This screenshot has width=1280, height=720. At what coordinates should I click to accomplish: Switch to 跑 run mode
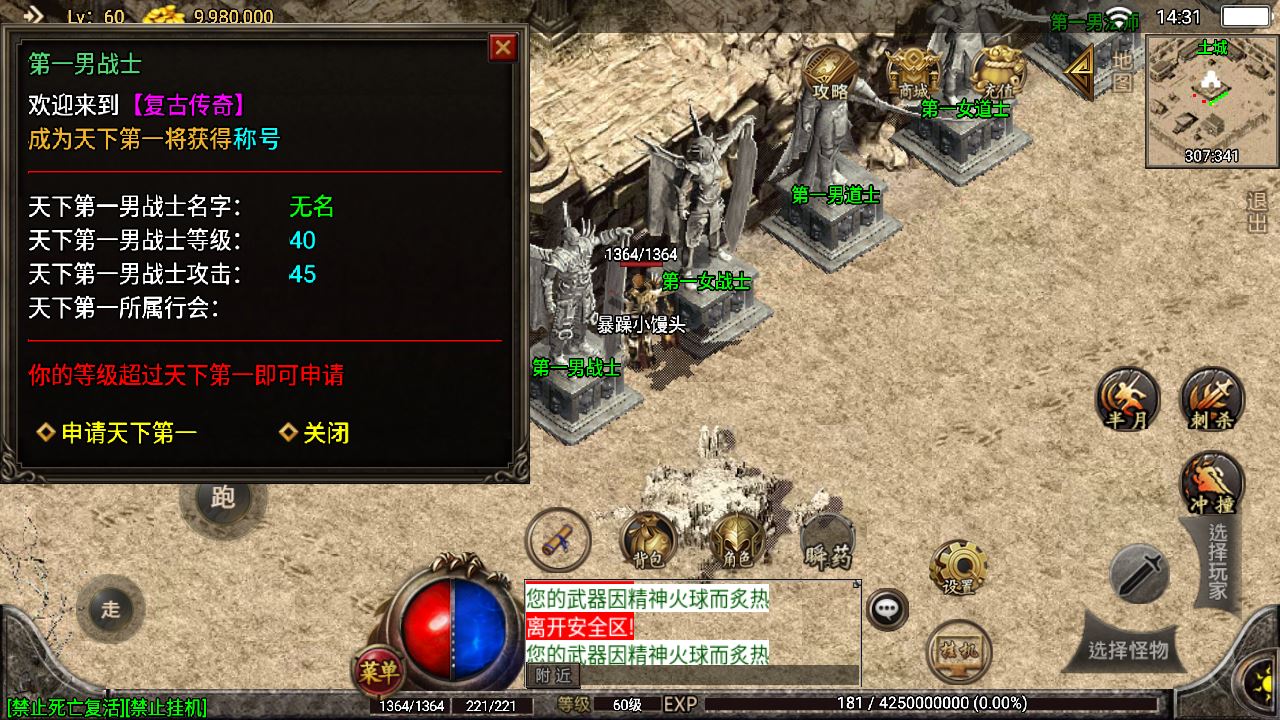coord(222,499)
